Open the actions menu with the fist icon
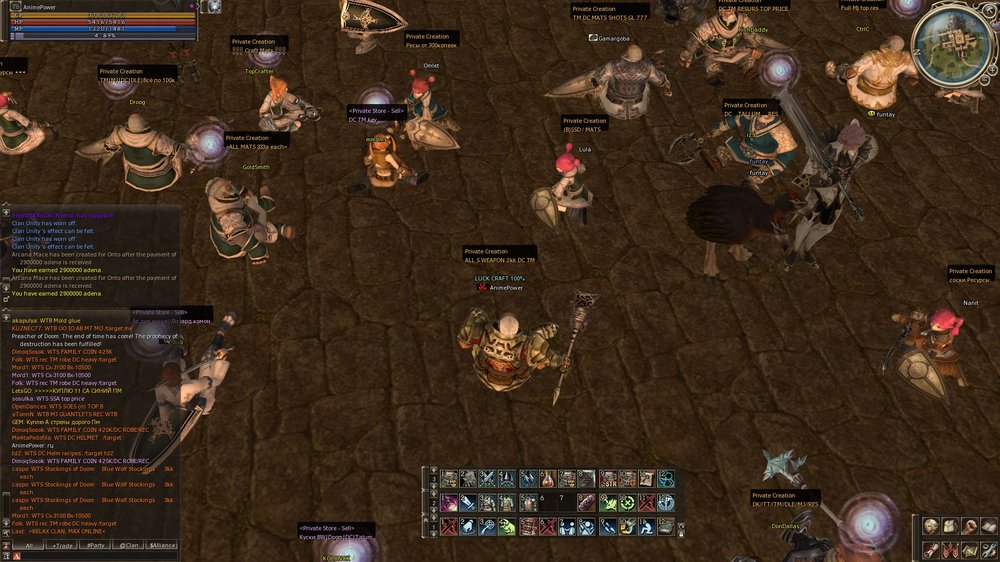Image resolution: width=1000 pixels, height=562 pixels. (x=969, y=526)
